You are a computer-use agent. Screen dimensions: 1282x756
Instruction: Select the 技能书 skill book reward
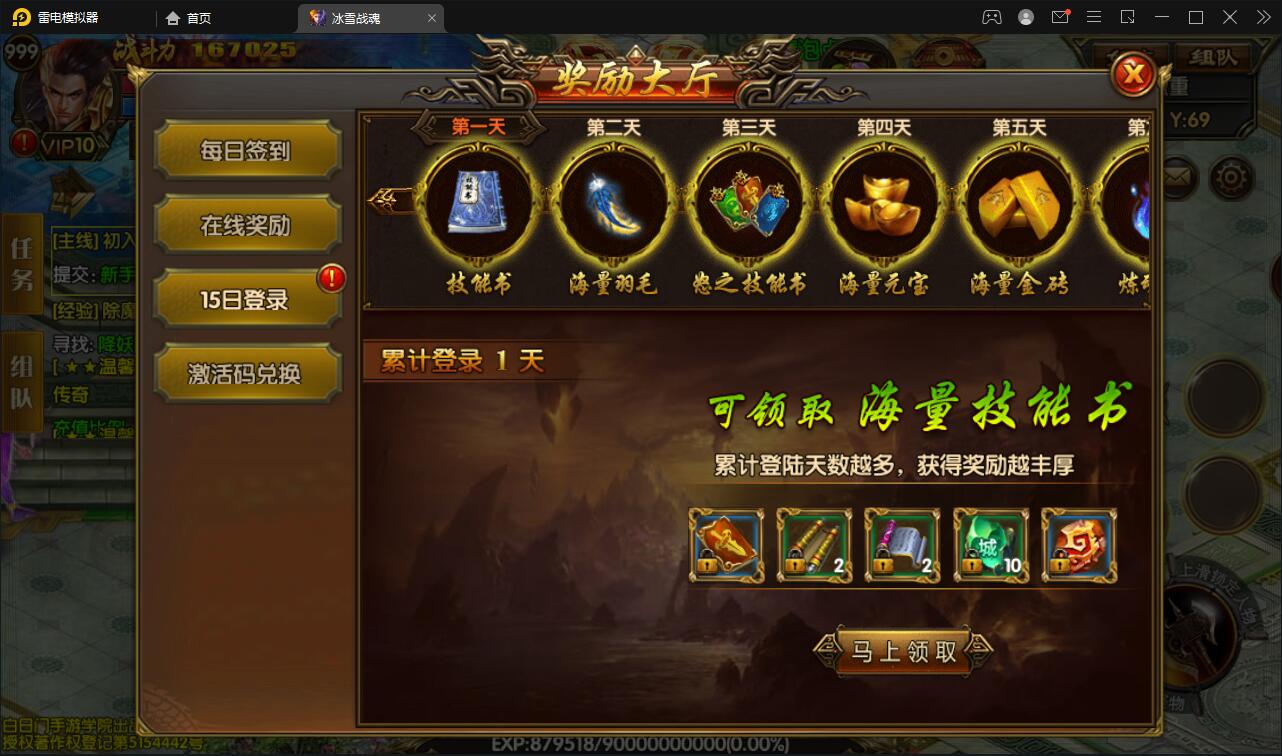(478, 200)
